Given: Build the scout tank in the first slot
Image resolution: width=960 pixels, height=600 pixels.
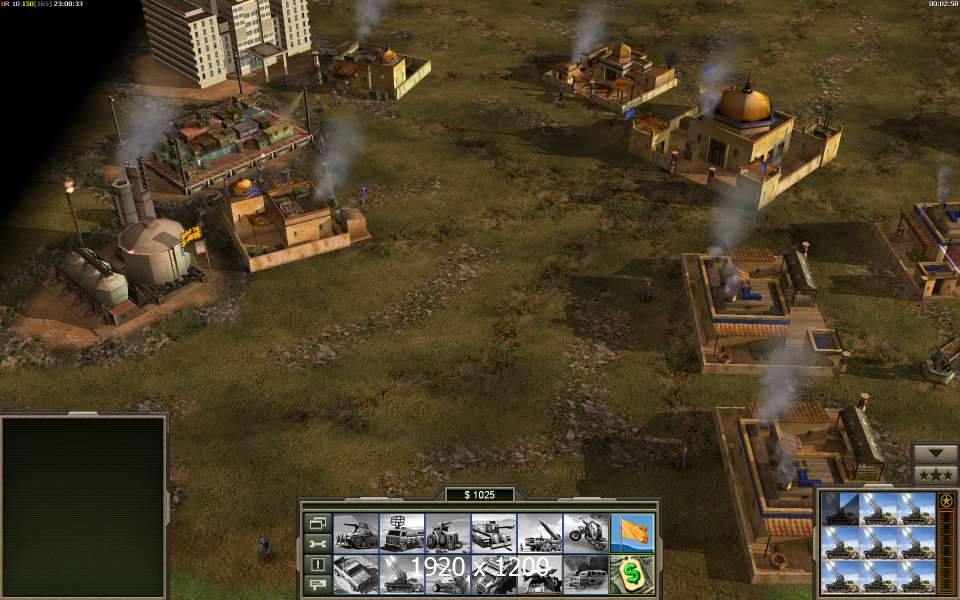Looking at the screenshot, I should (x=355, y=532).
